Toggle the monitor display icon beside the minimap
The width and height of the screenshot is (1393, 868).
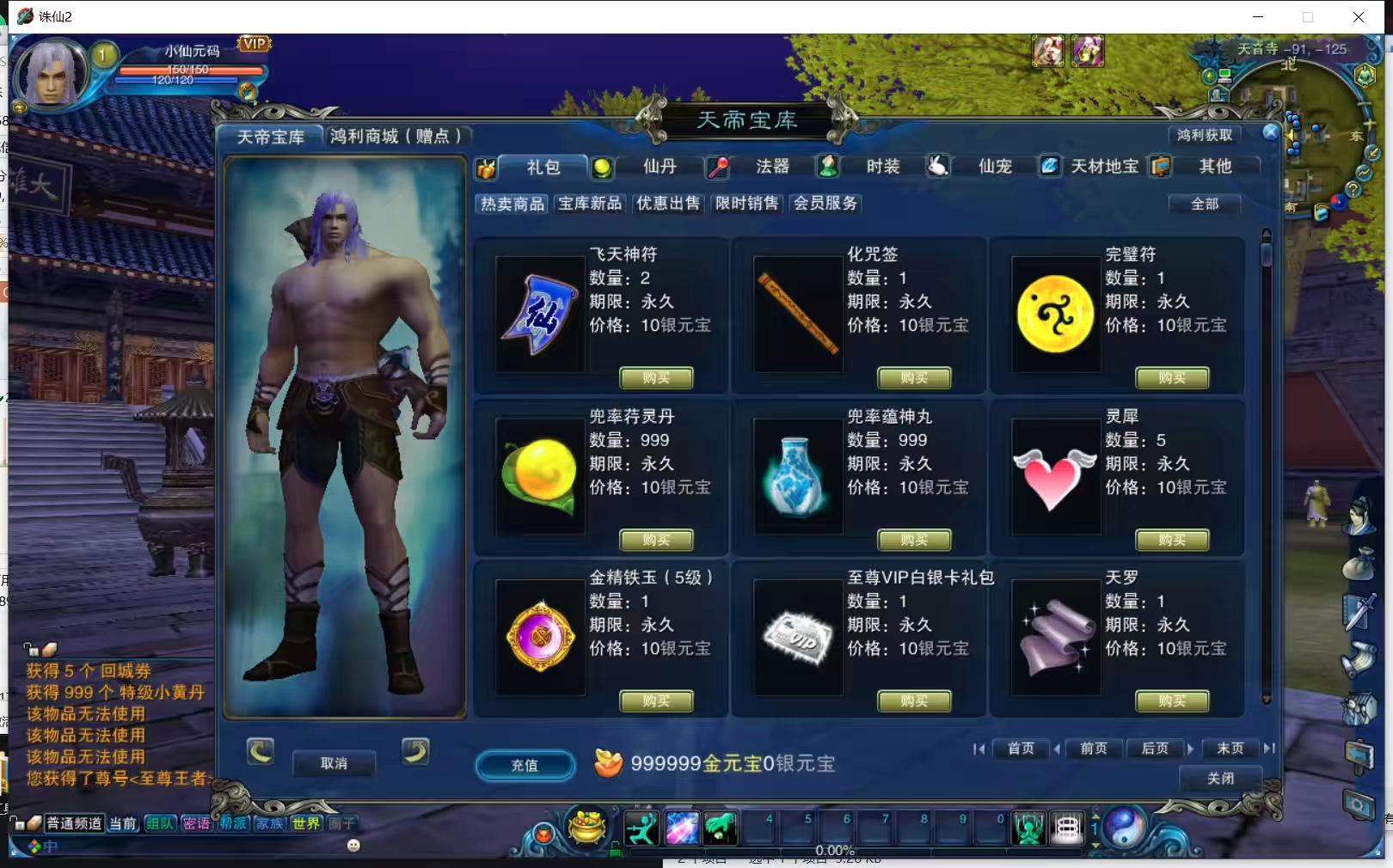[1223, 76]
